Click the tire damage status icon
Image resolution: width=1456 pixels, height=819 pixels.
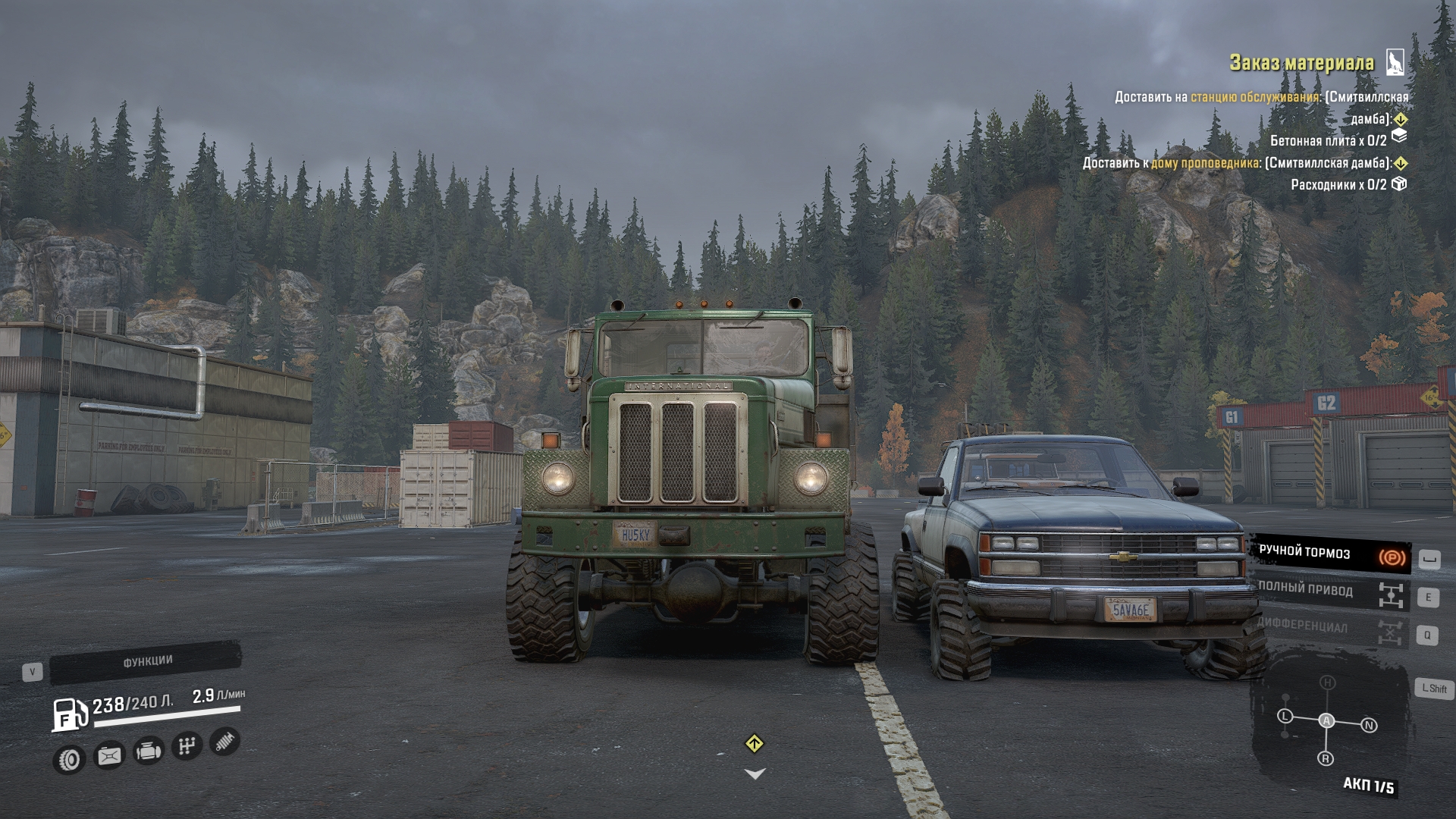(69, 759)
